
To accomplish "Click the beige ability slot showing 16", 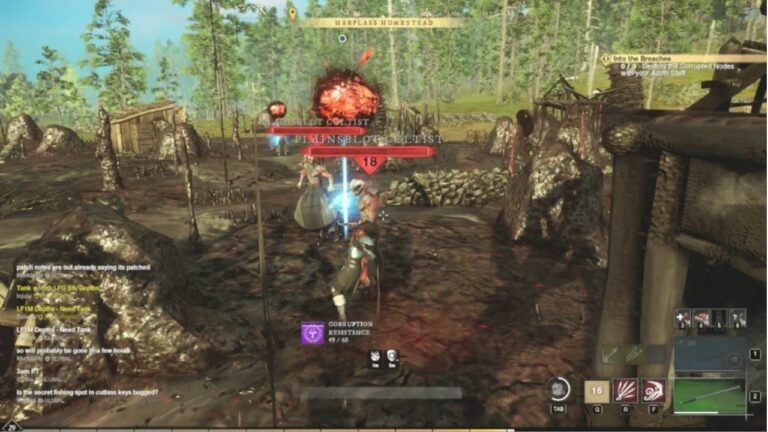I will click(x=597, y=391).
